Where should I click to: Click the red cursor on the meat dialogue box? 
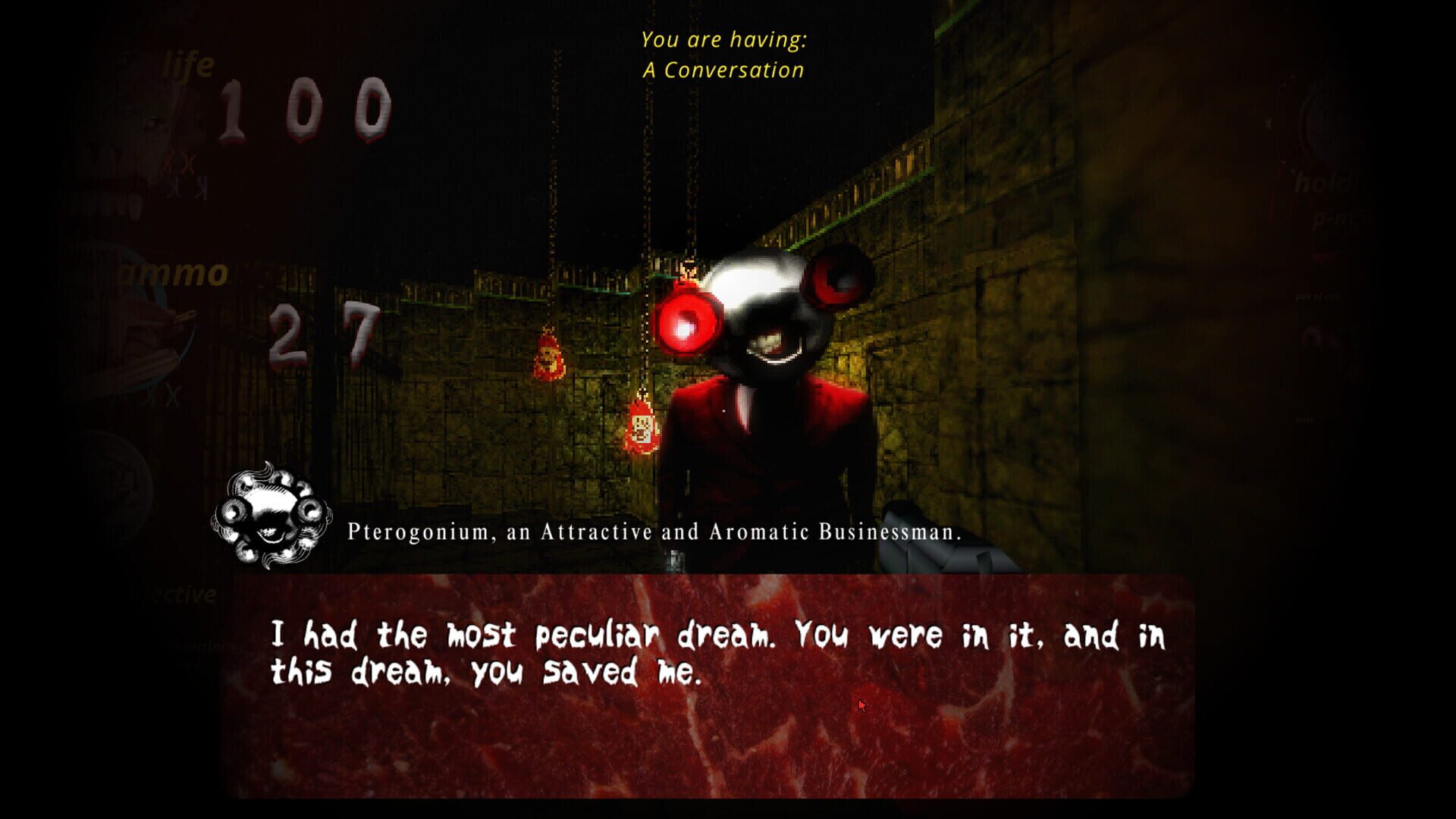(861, 704)
